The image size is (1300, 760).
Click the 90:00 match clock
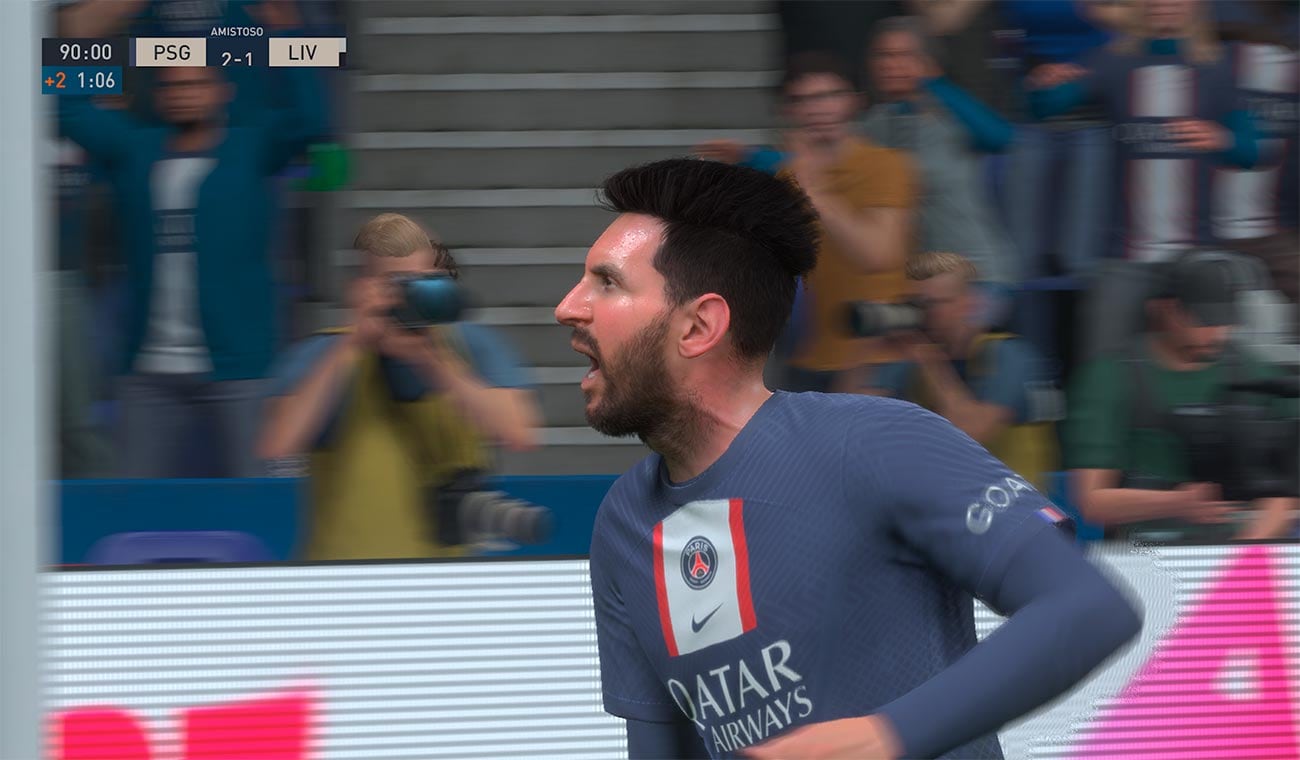pyautogui.click(x=88, y=53)
